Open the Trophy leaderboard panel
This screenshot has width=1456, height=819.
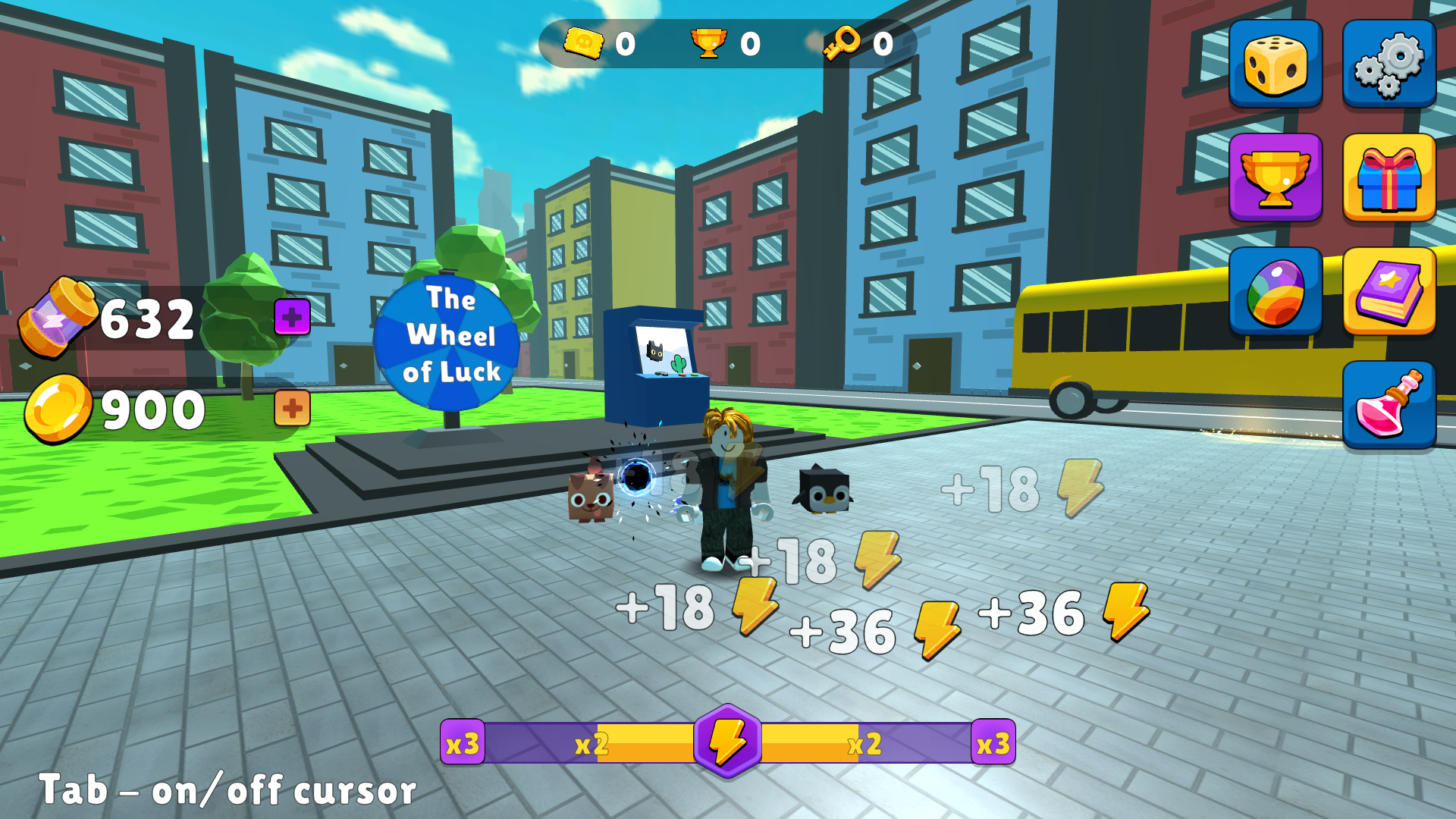pos(1276,177)
